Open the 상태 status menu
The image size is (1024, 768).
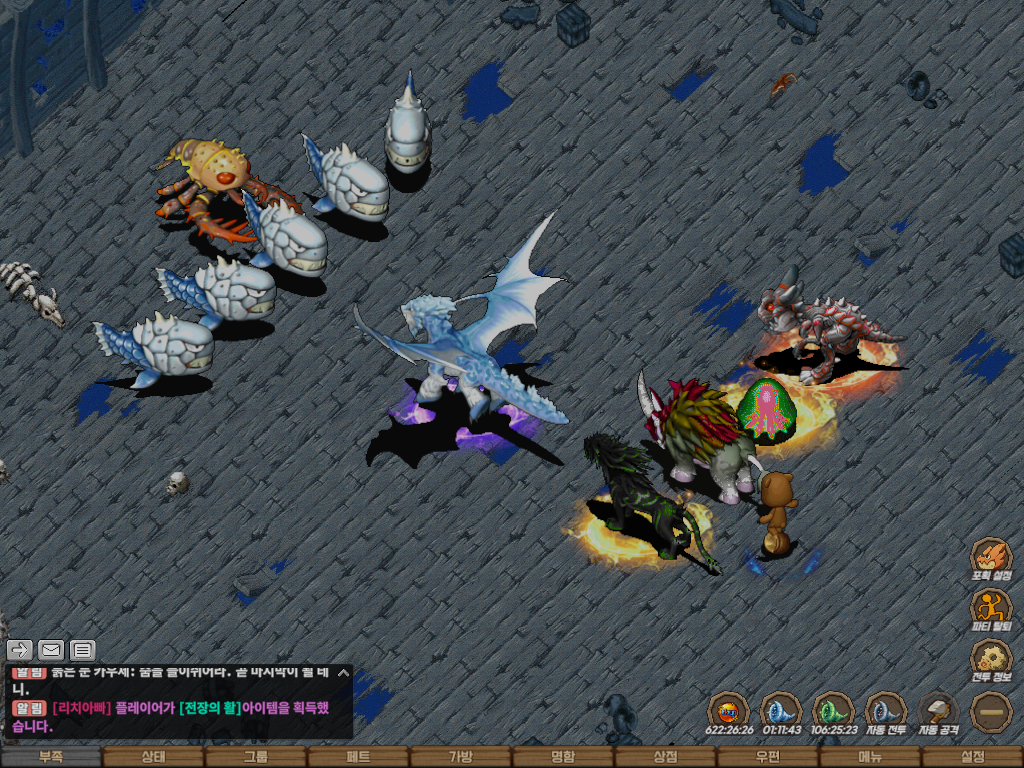[153, 757]
